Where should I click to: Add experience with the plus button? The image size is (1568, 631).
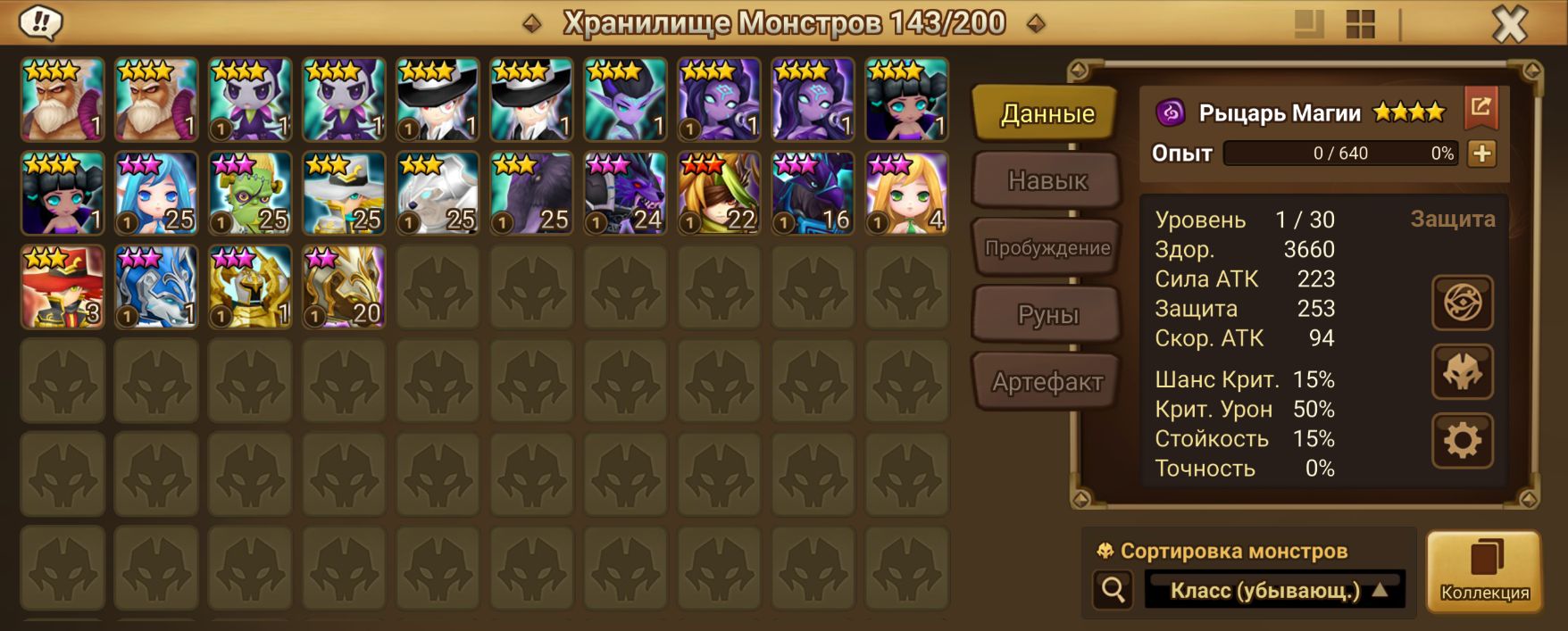click(x=1482, y=154)
